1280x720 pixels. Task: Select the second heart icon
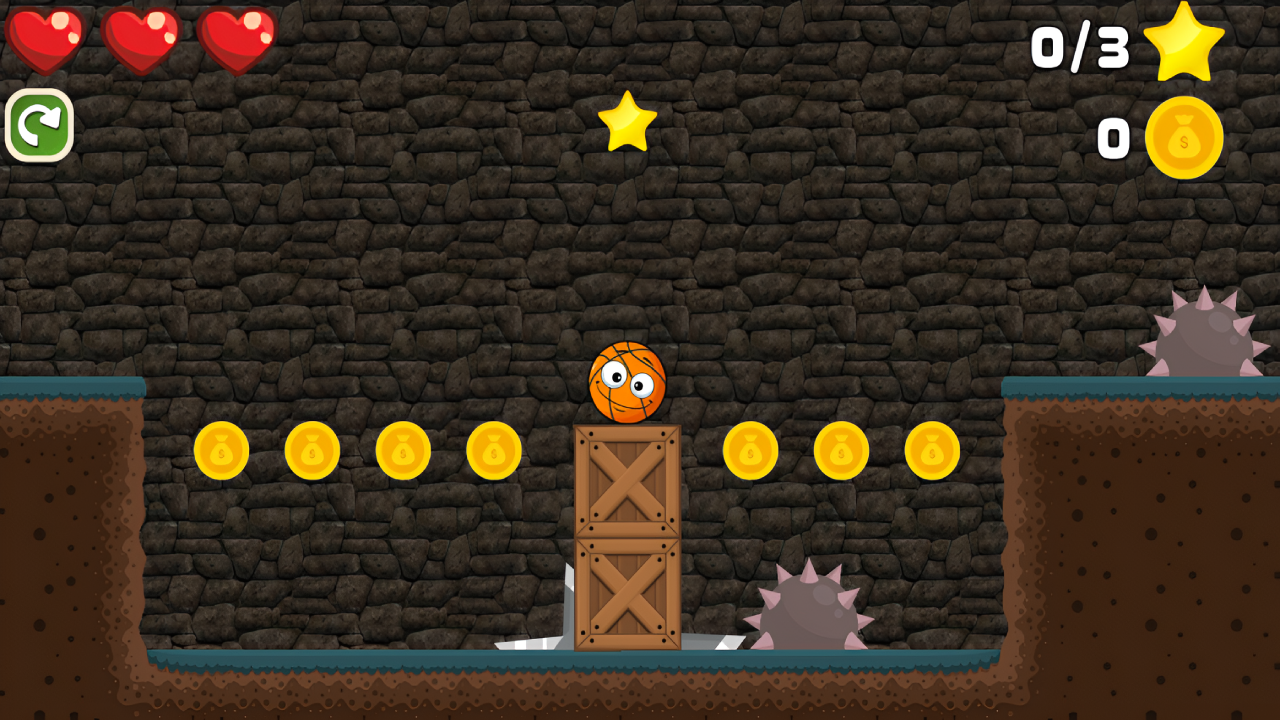click(141, 37)
